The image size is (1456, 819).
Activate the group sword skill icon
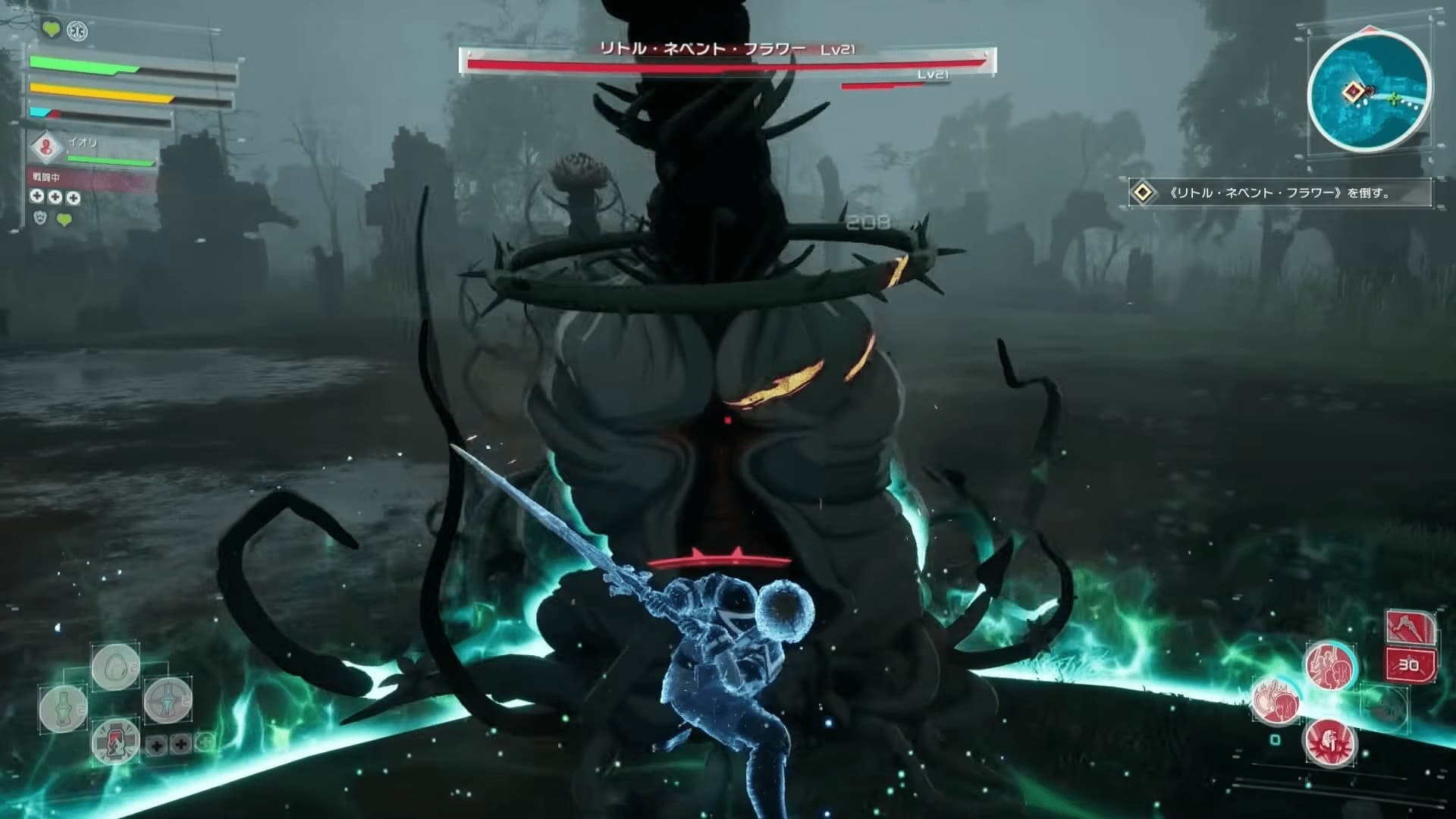tap(1329, 664)
